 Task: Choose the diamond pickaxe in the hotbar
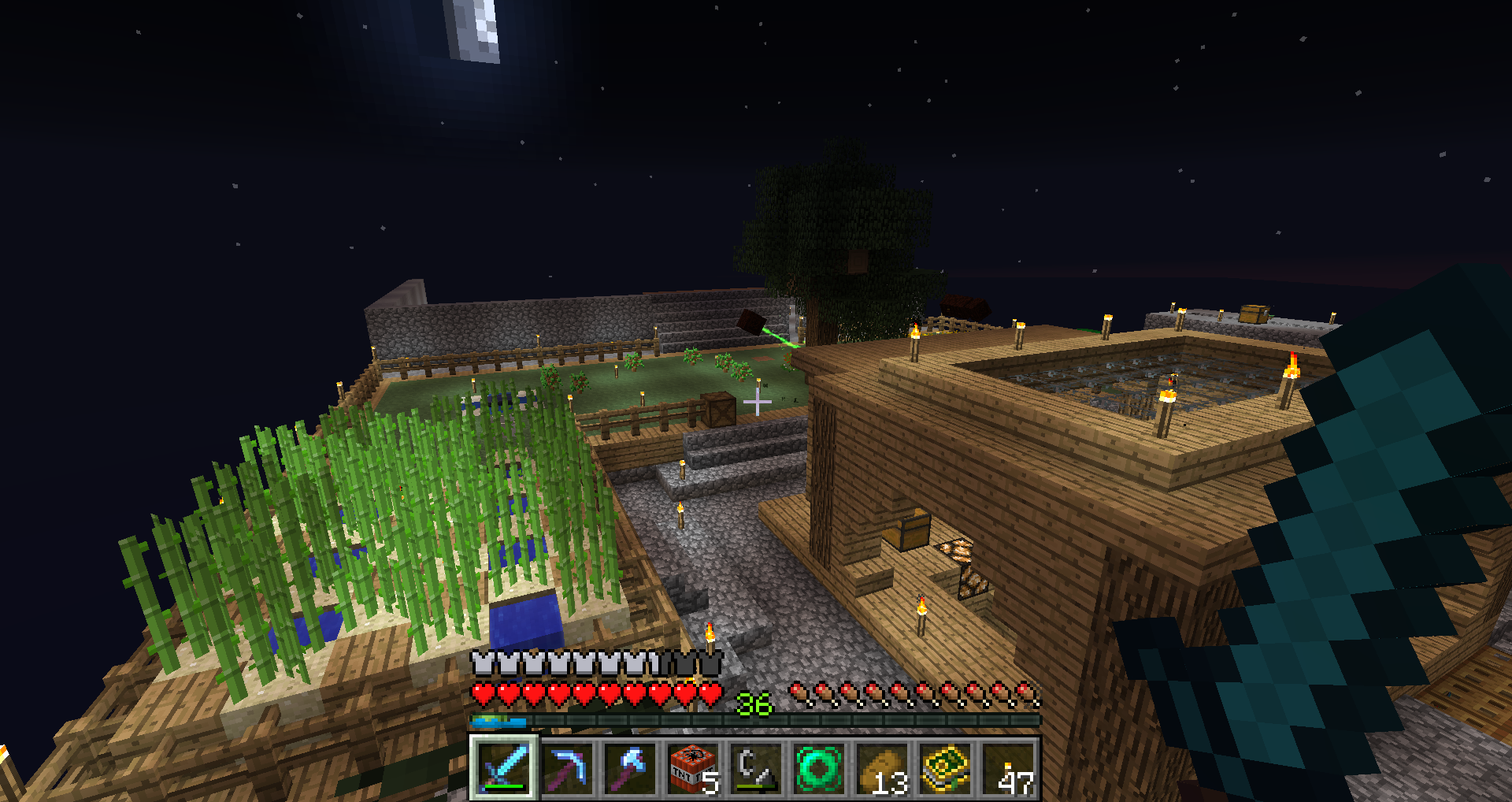(x=567, y=768)
